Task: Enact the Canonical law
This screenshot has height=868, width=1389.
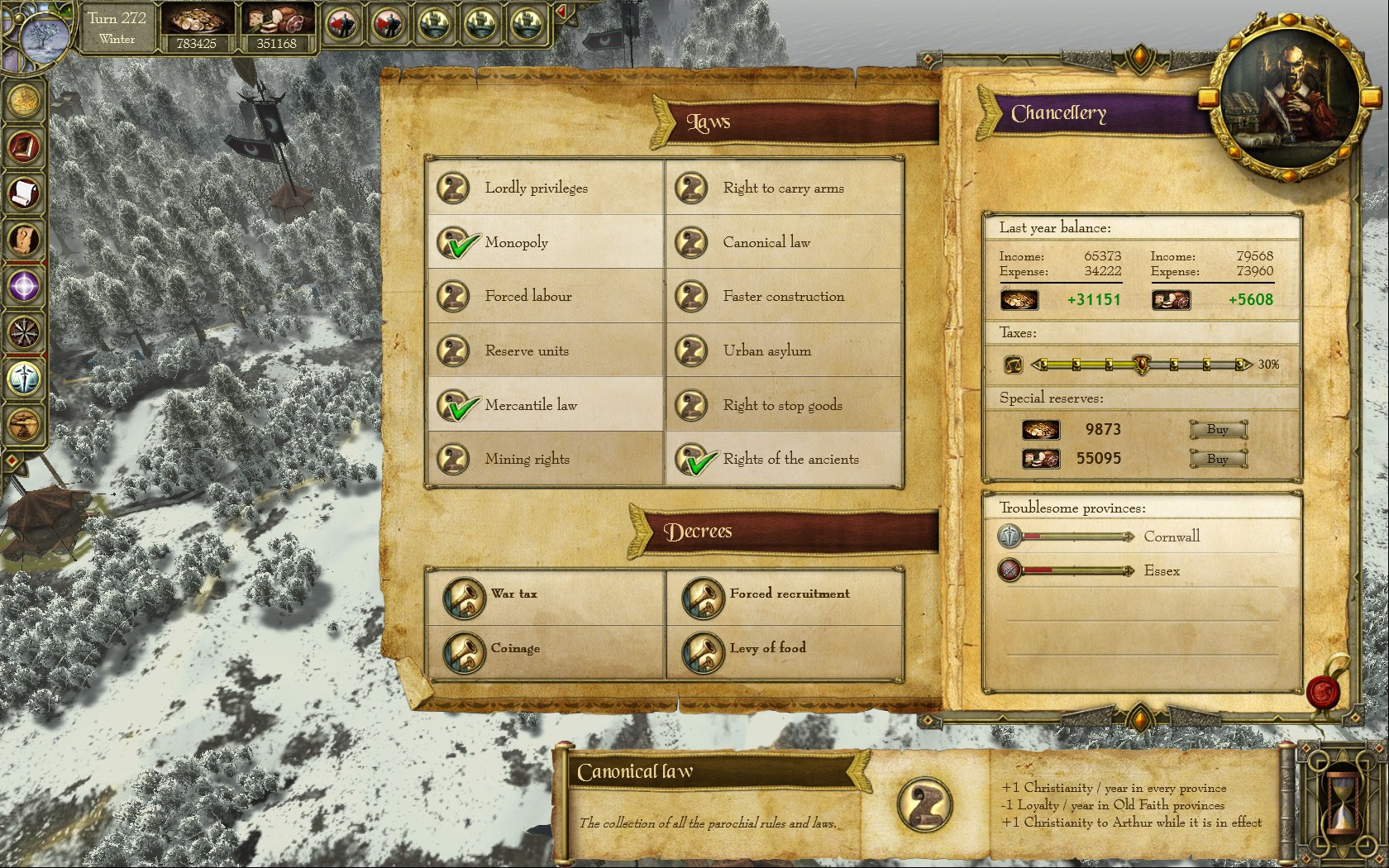Action: pyautogui.click(x=692, y=243)
